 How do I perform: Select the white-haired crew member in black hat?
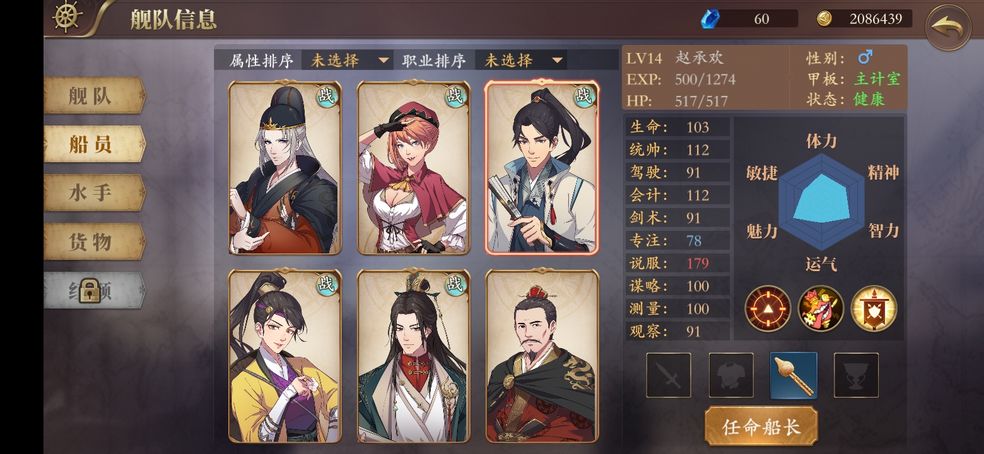pos(284,167)
